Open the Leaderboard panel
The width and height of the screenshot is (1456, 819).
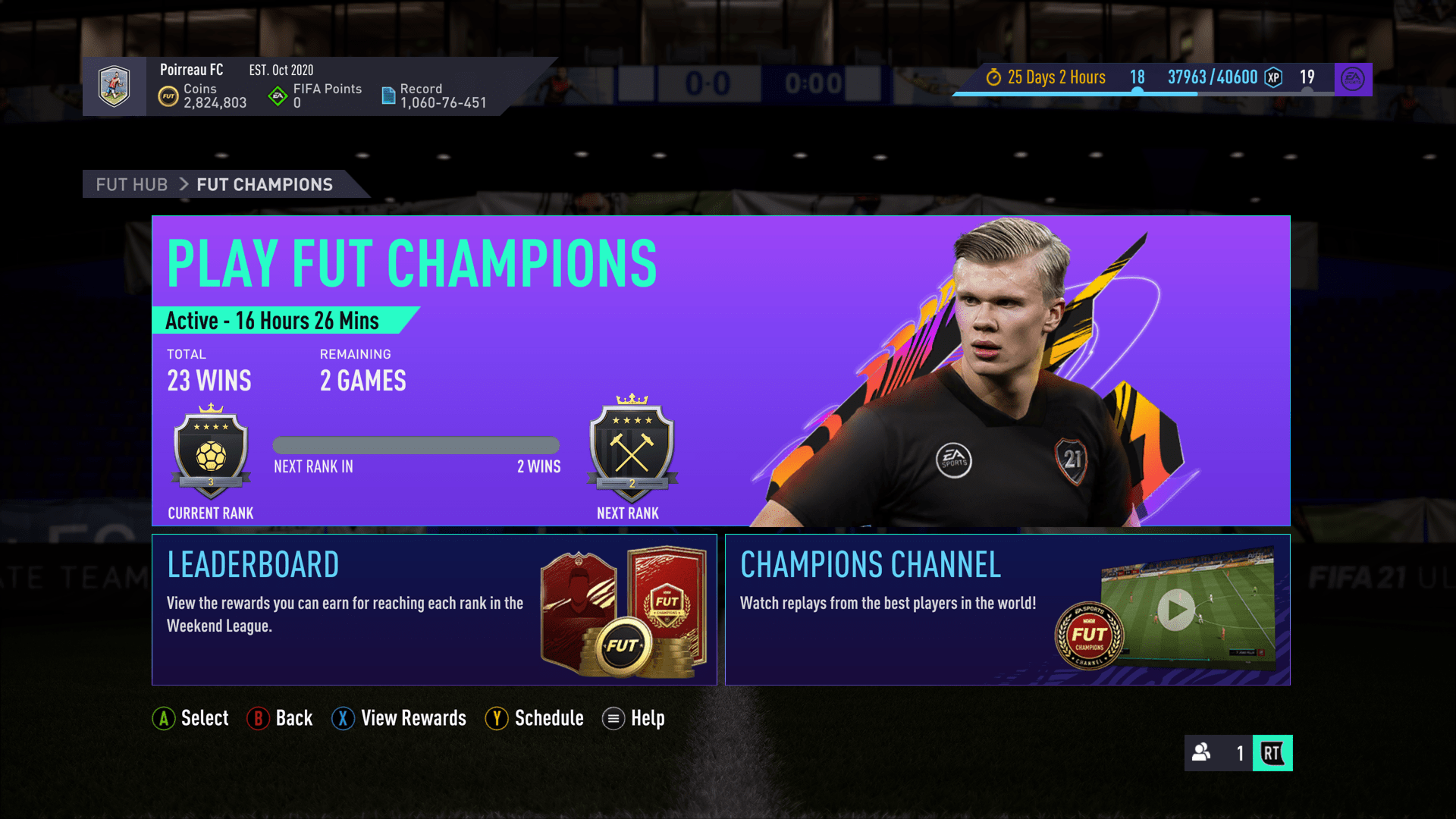tap(434, 609)
